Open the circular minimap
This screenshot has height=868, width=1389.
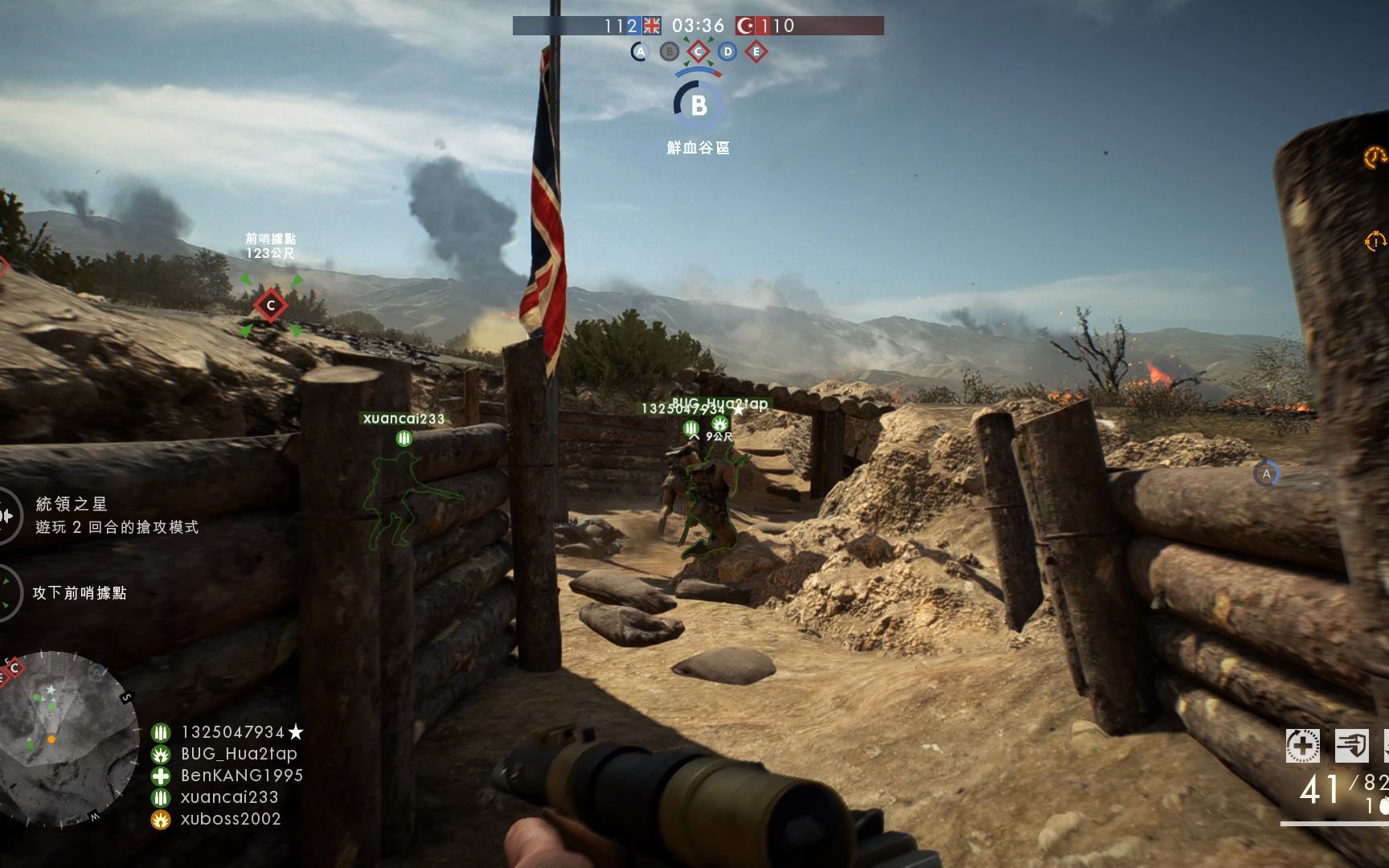[x=68, y=738]
